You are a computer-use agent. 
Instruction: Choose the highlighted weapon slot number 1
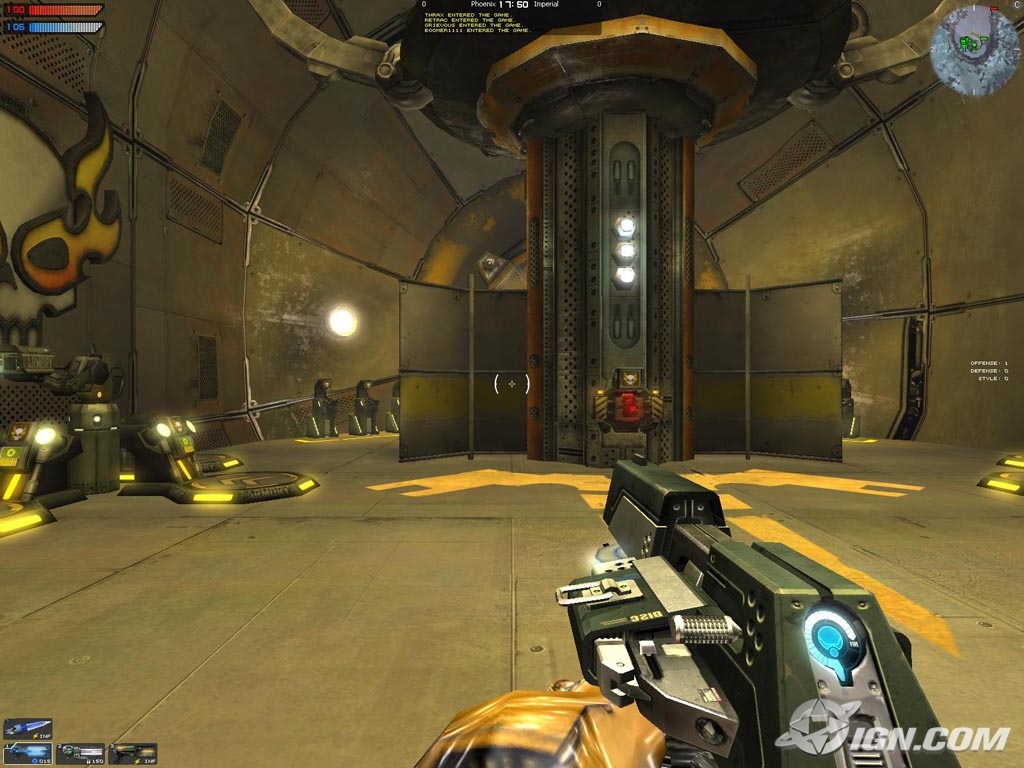coord(27,753)
